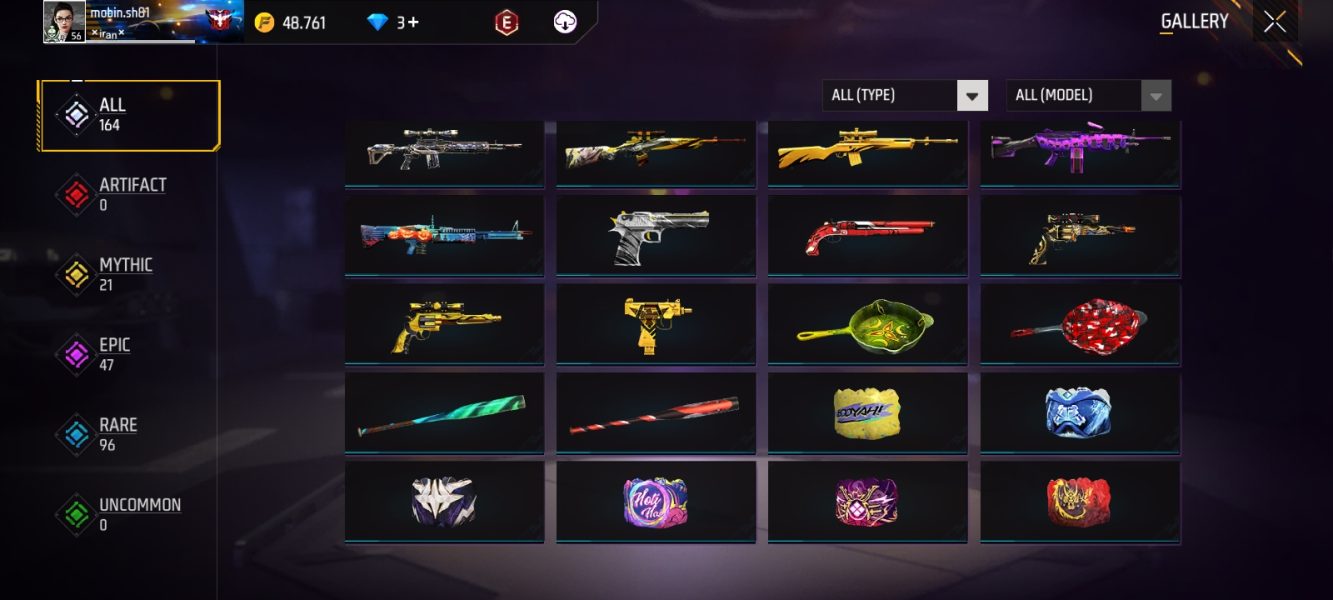Open player profile avatar
Viewport: 1333px width, 600px height.
point(64,22)
